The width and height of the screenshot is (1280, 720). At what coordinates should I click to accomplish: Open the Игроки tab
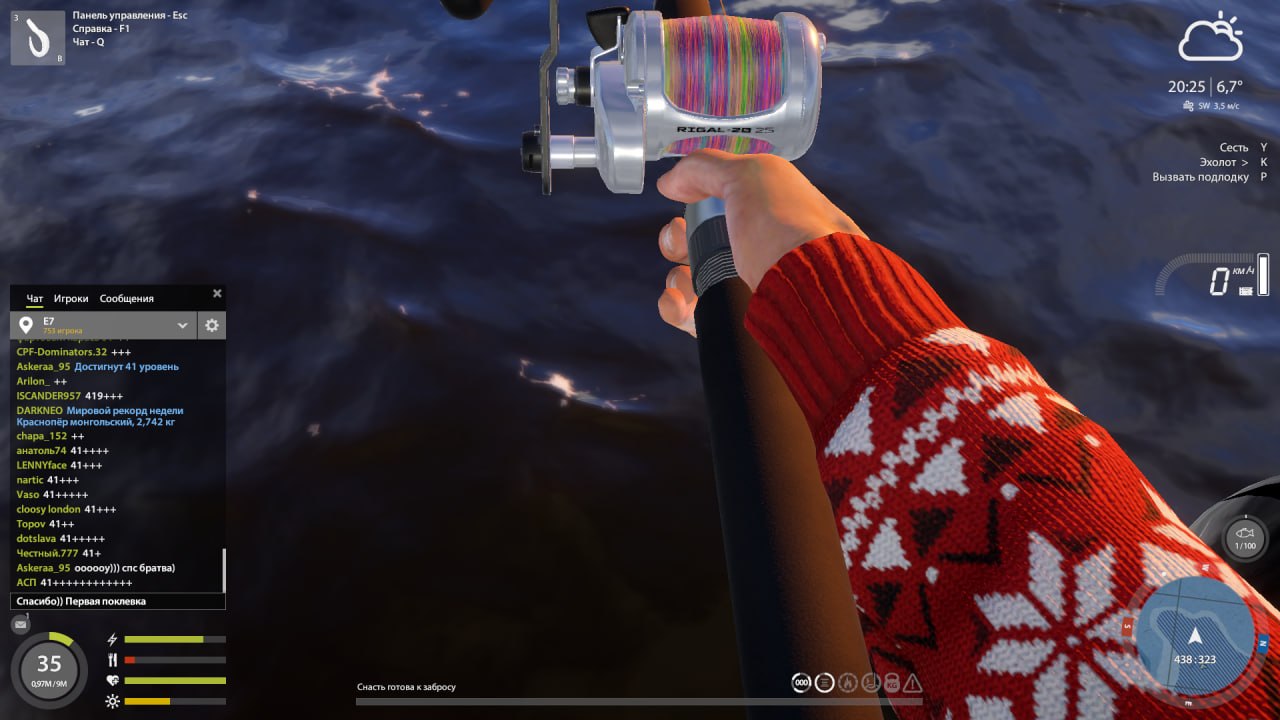(71, 298)
